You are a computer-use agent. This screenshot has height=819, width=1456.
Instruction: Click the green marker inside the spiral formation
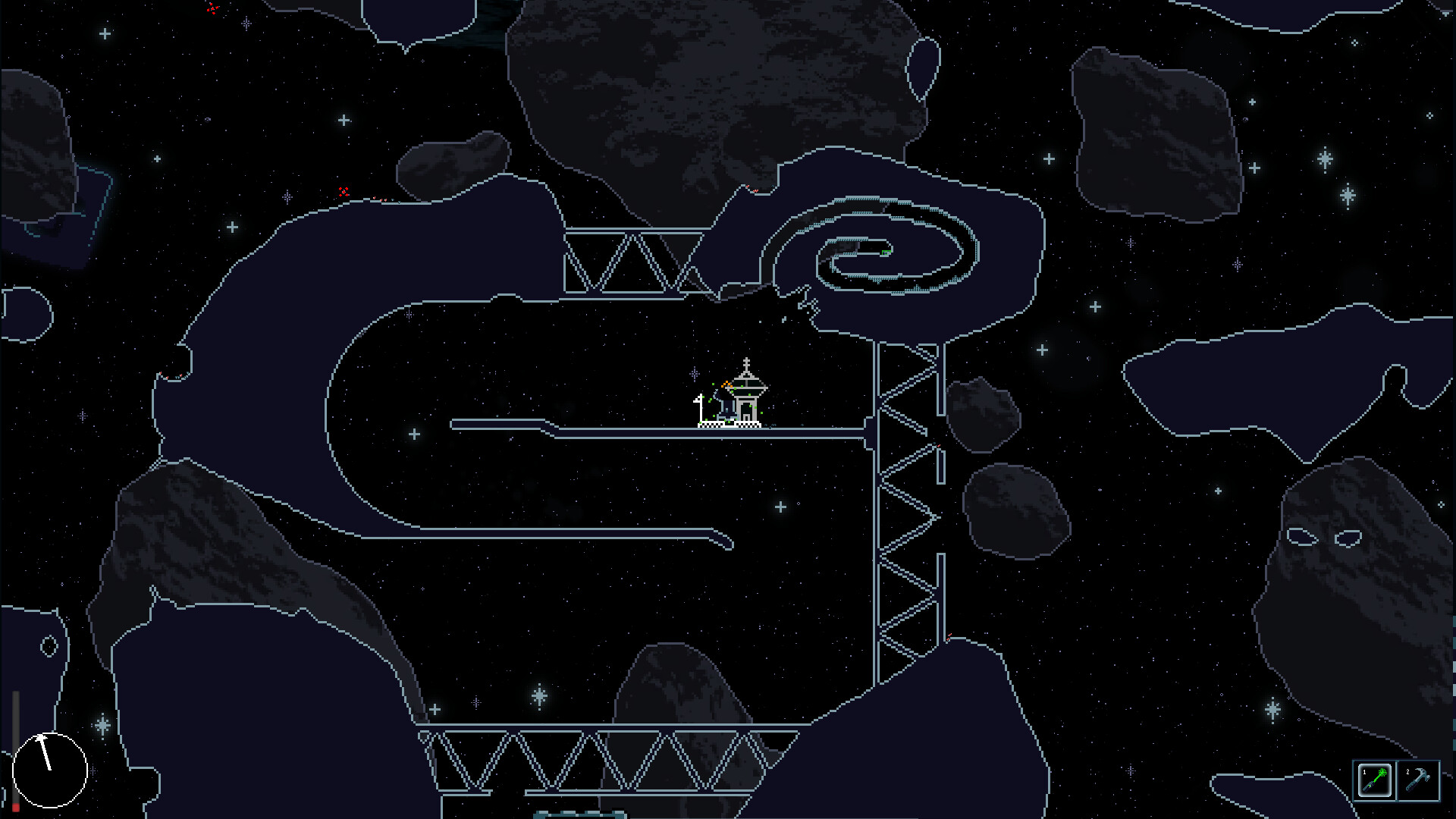pos(886,253)
